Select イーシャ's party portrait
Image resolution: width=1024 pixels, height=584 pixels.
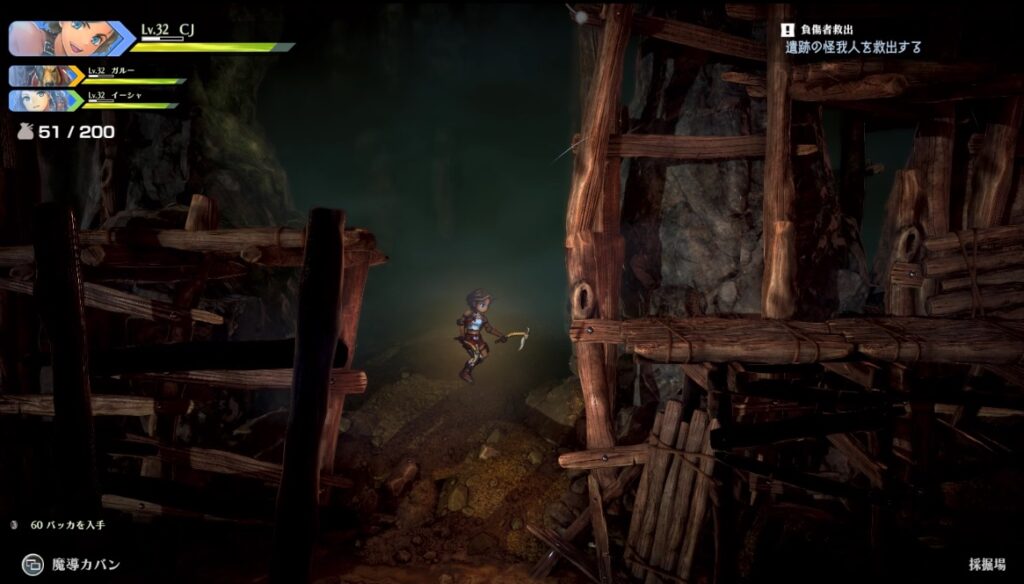(x=45, y=100)
